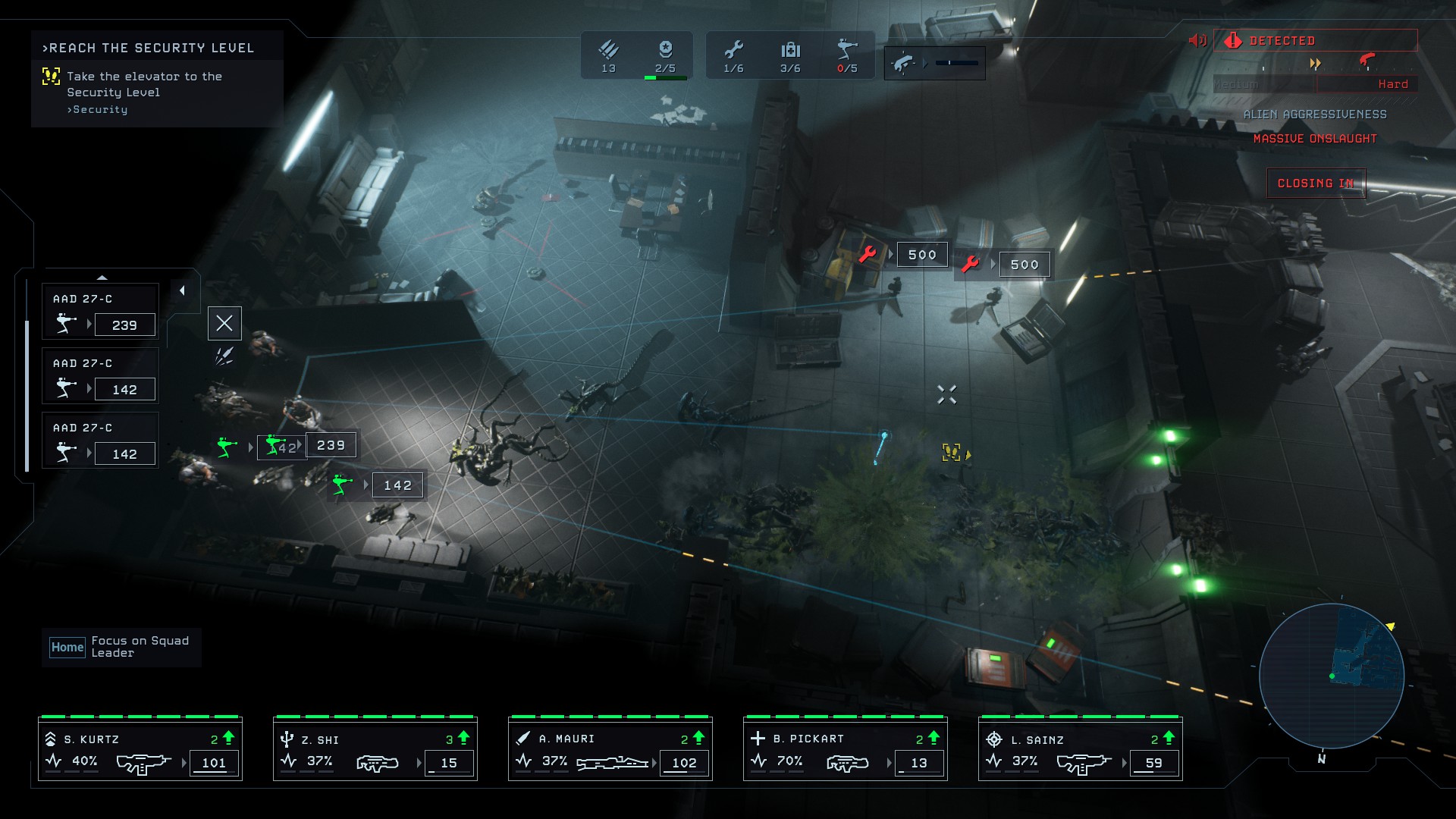This screenshot has width=1456, height=819.
Task: Select Z. Shi squad member card
Action: coord(375,749)
